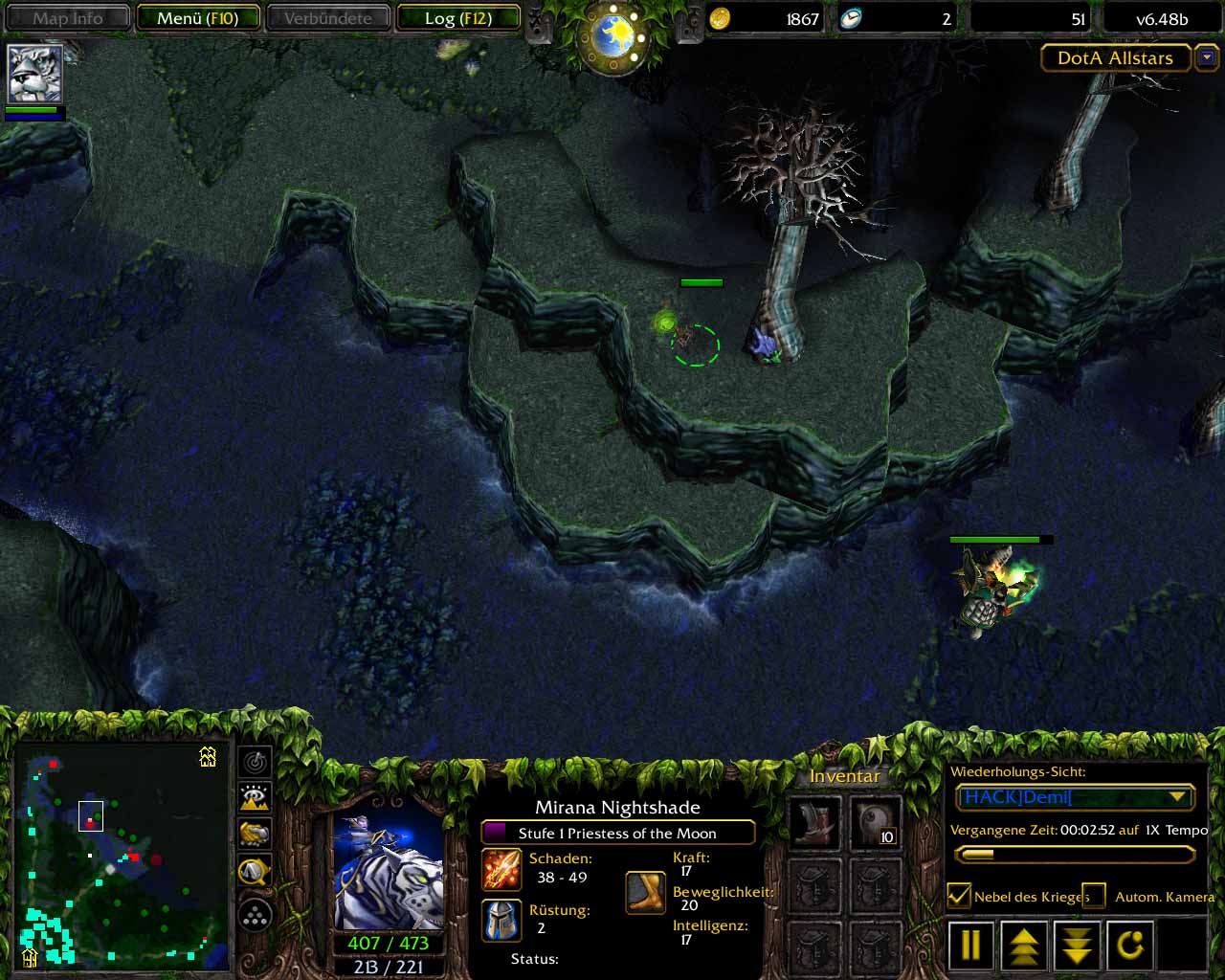This screenshot has height=980, width=1225.
Task: Activate the minimap signal ping button
Action: coord(255,762)
